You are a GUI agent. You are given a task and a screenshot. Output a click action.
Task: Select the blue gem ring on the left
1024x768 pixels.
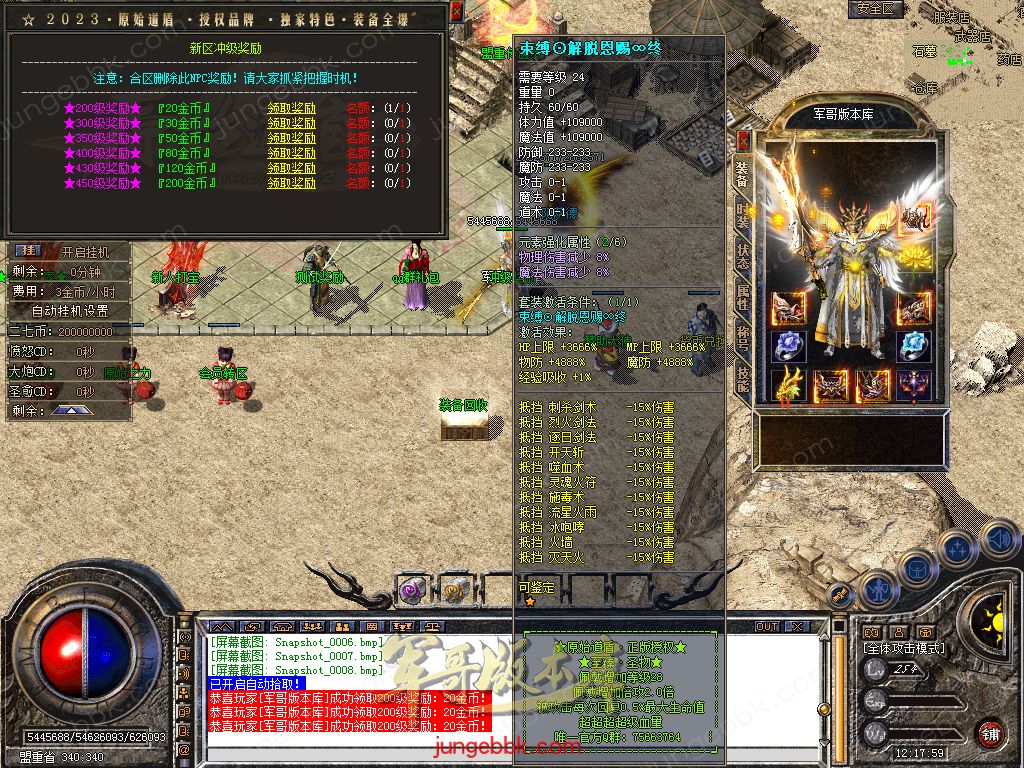(x=789, y=346)
